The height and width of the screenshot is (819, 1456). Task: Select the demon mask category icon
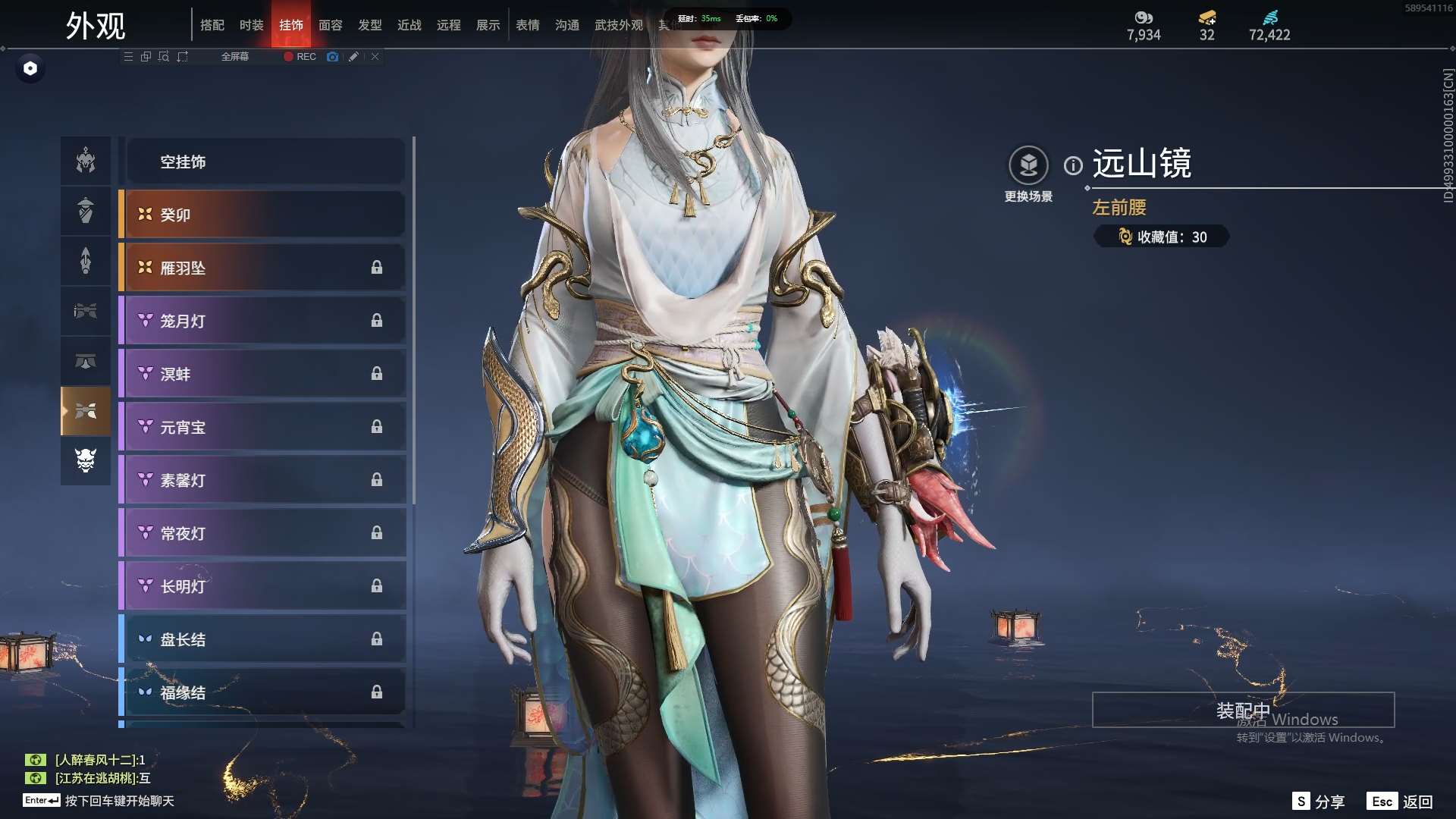[86, 460]
